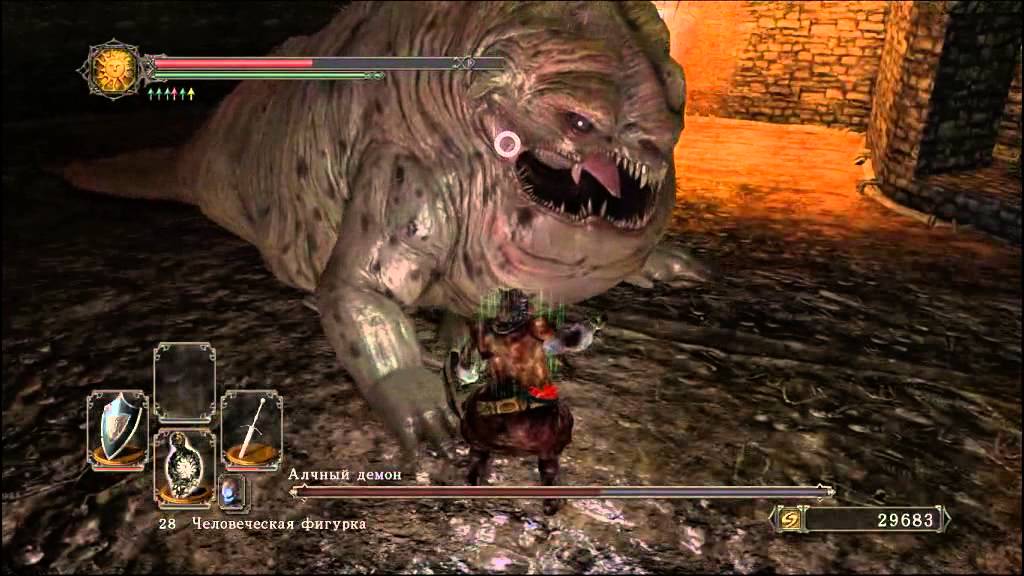Select the equipped straight sword slot
Viewport: 1024px width, 576px height.
(x=251, y=428)
